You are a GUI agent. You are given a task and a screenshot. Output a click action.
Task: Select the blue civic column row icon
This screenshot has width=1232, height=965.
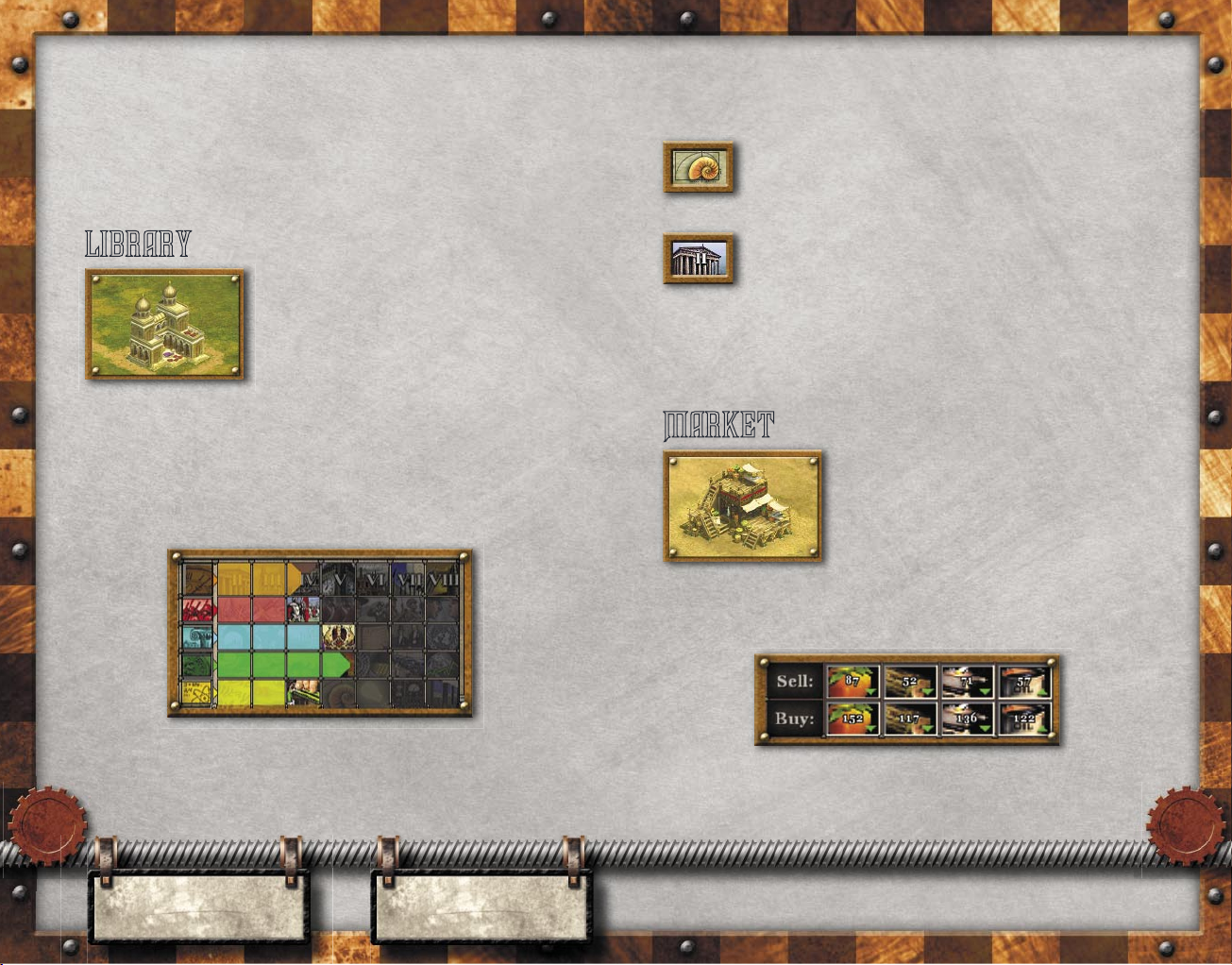pos(198,637)
